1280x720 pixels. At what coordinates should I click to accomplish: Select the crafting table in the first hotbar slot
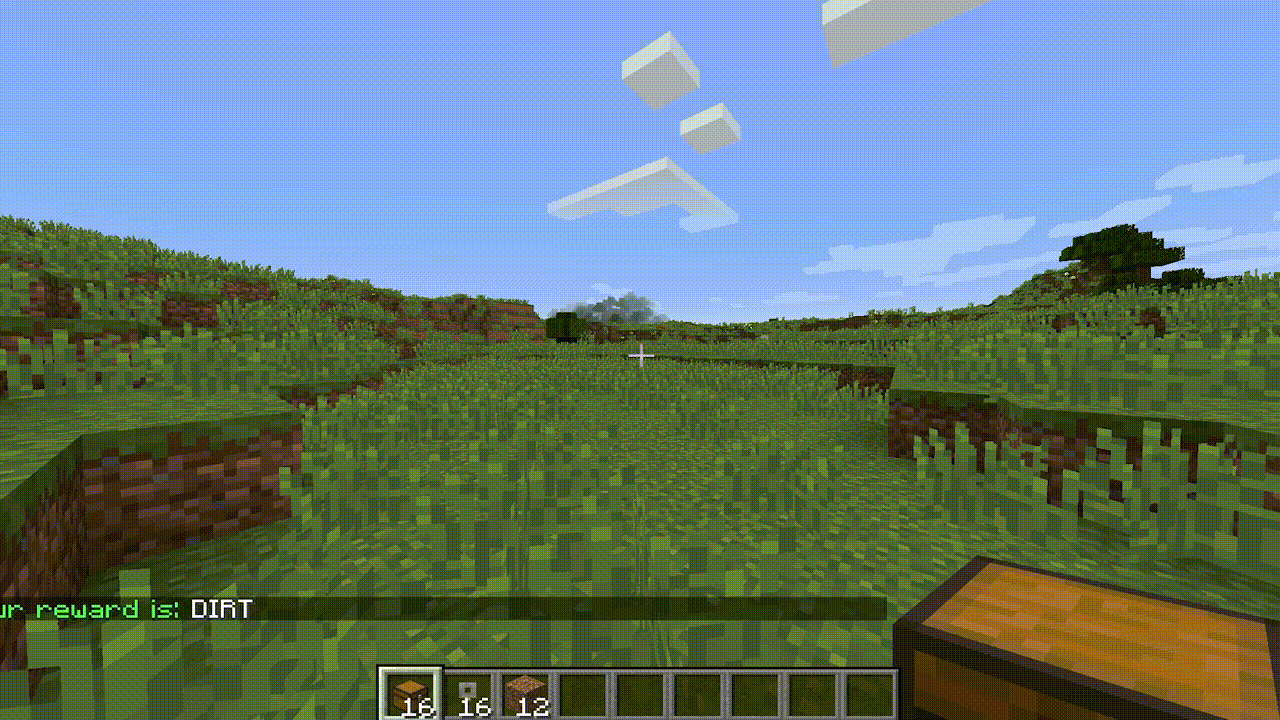[412, 688]
